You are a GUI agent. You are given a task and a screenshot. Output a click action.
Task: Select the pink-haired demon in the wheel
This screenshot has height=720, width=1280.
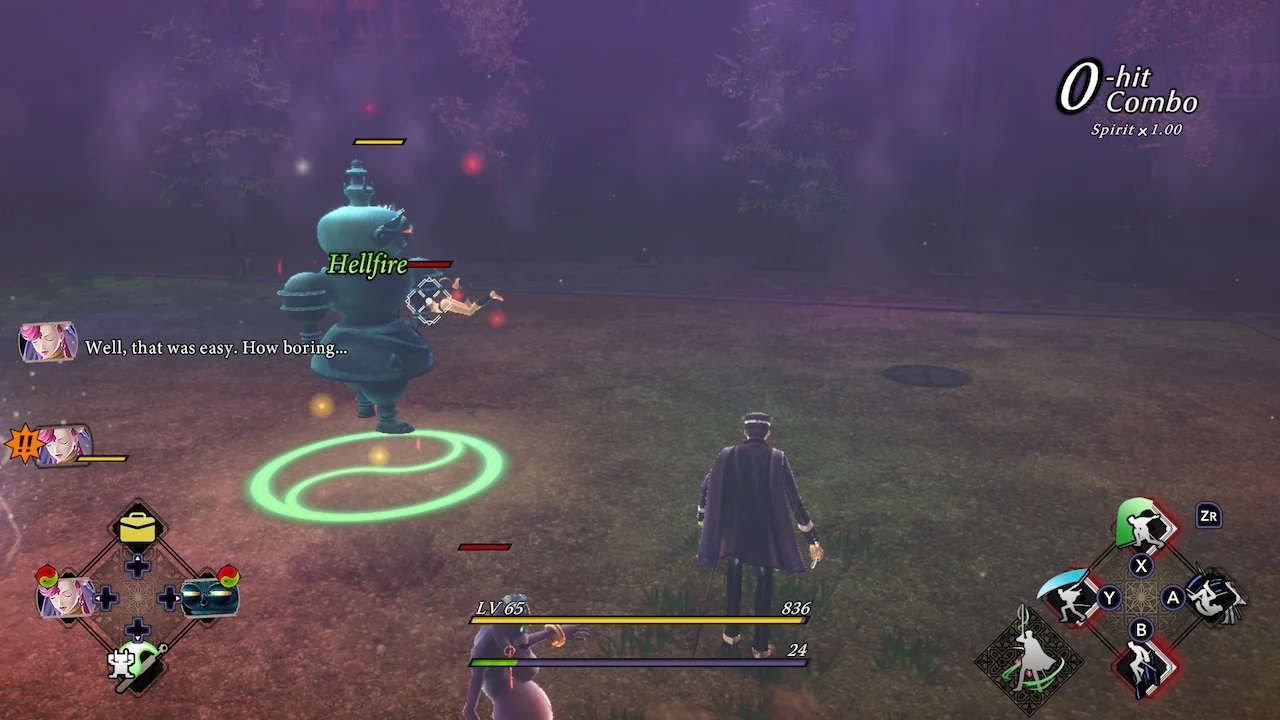tap(66, 598)
